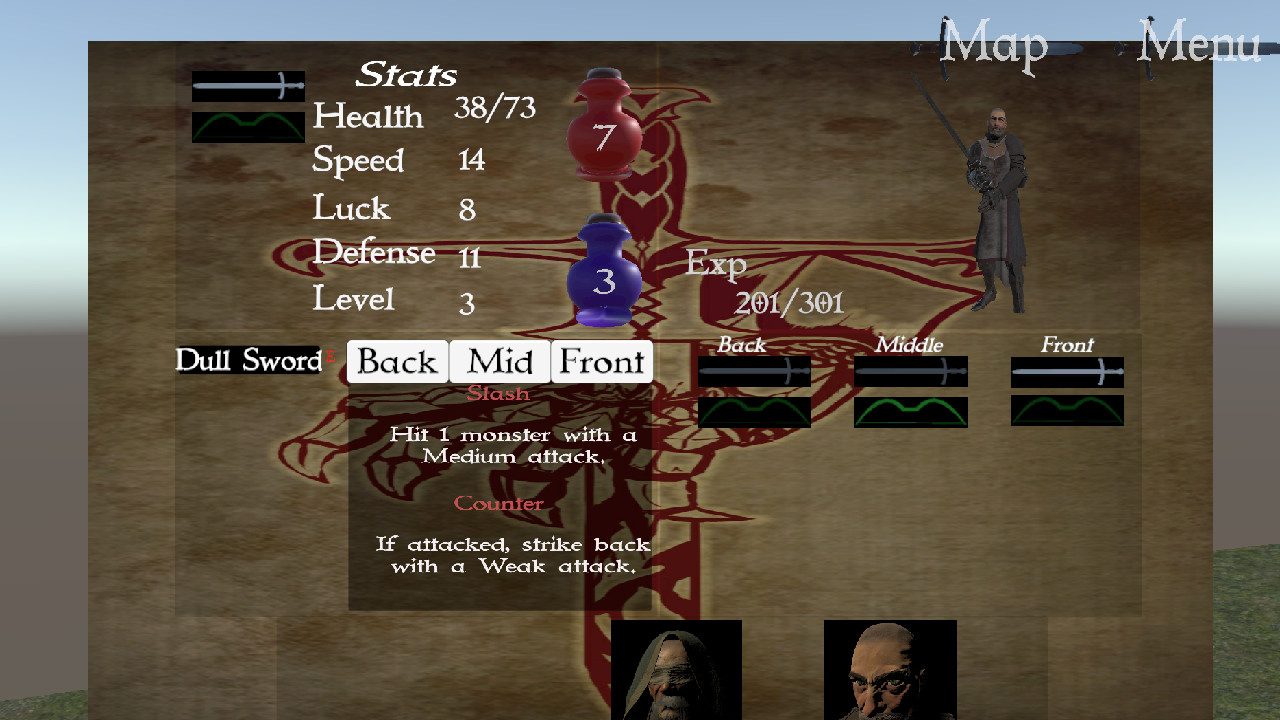
Task: Select the bow icon in the Back column
Action: pyautogui.click(x=754, y=411)
